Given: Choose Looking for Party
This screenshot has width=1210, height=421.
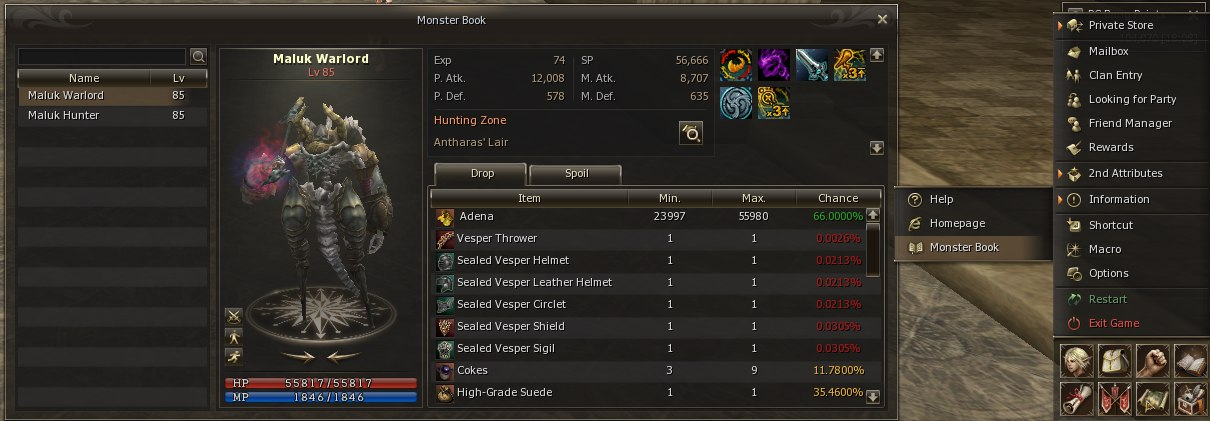Looking at the screenshot, I should pyautogui.click(x=1132, y=99).
